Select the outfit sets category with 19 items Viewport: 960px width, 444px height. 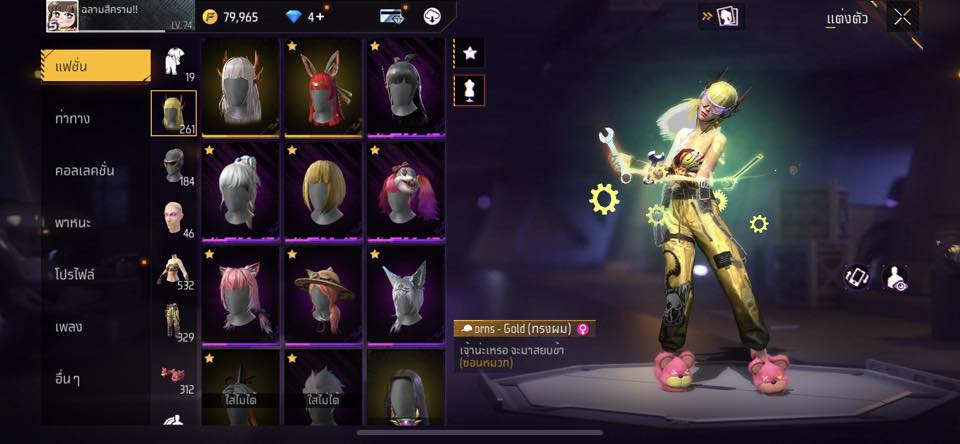point(174,63)
